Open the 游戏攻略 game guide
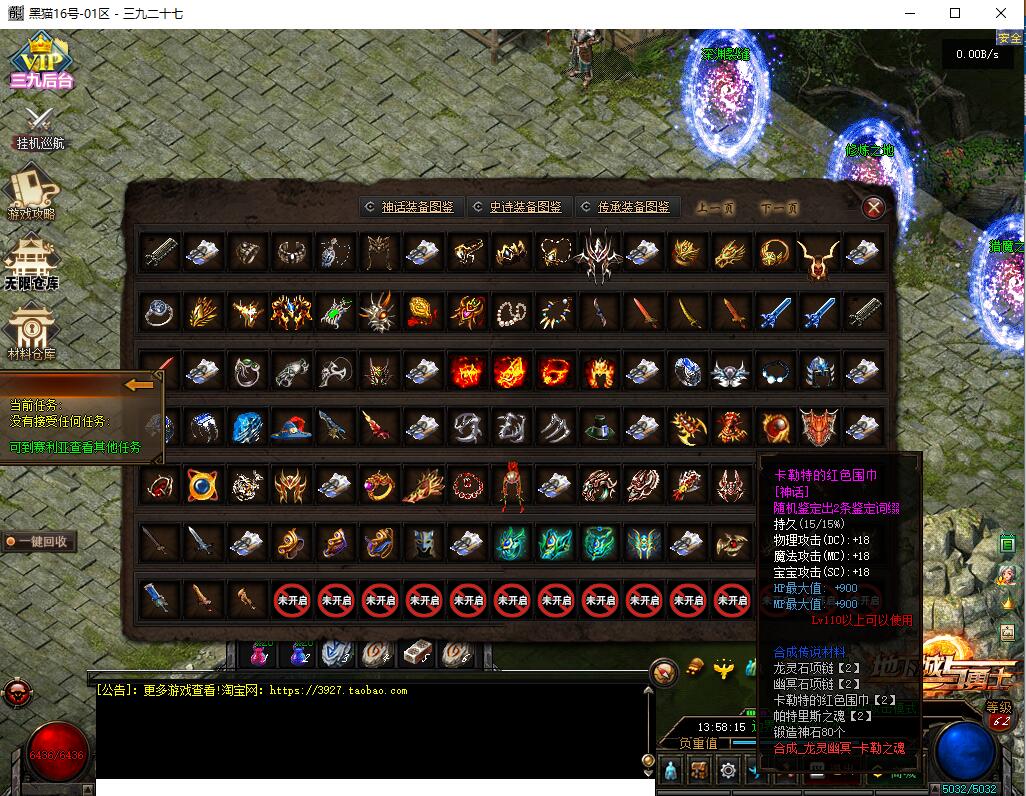The image size is (1026, 796). 32,193
